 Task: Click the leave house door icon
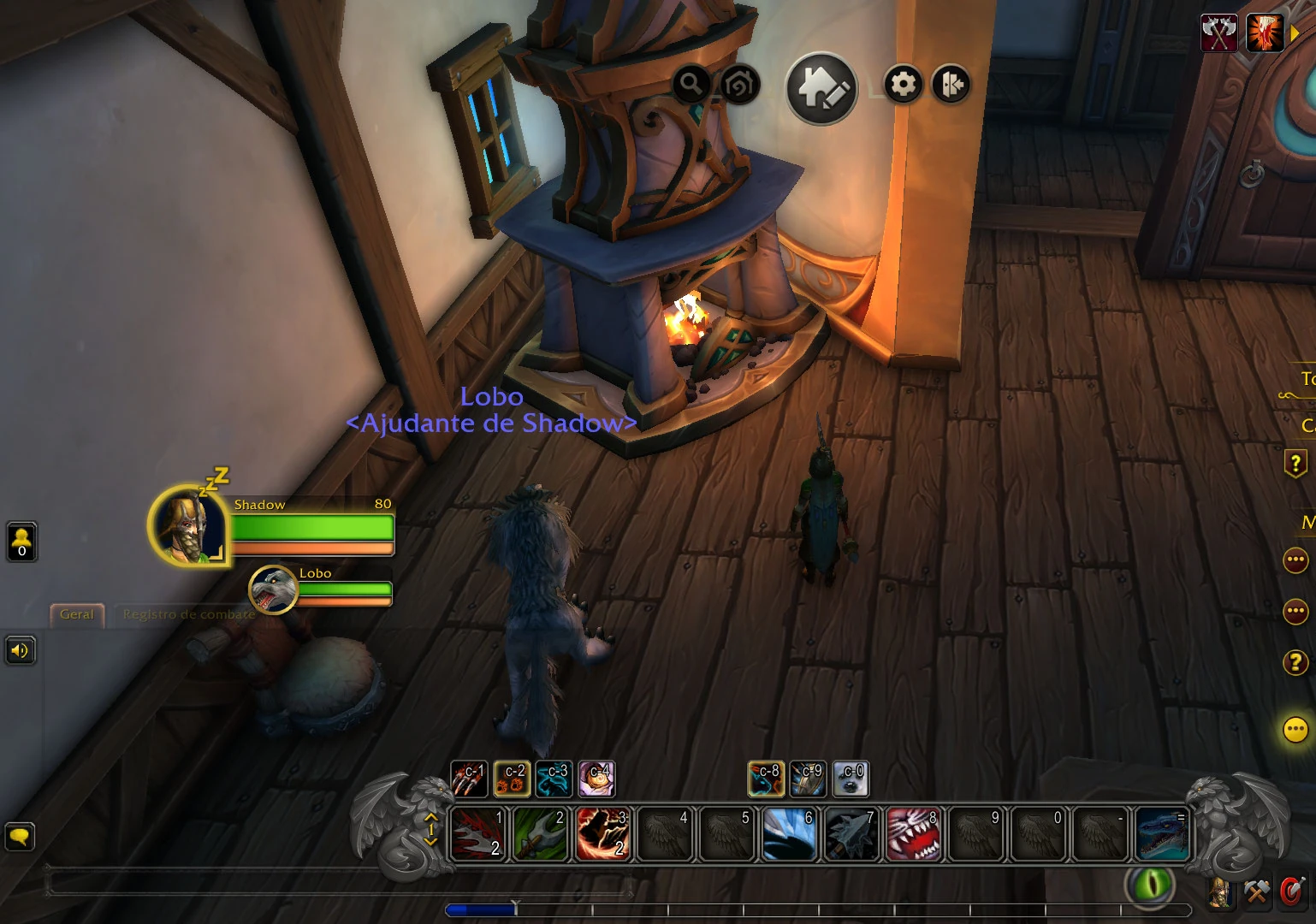(x=951, y=84)
